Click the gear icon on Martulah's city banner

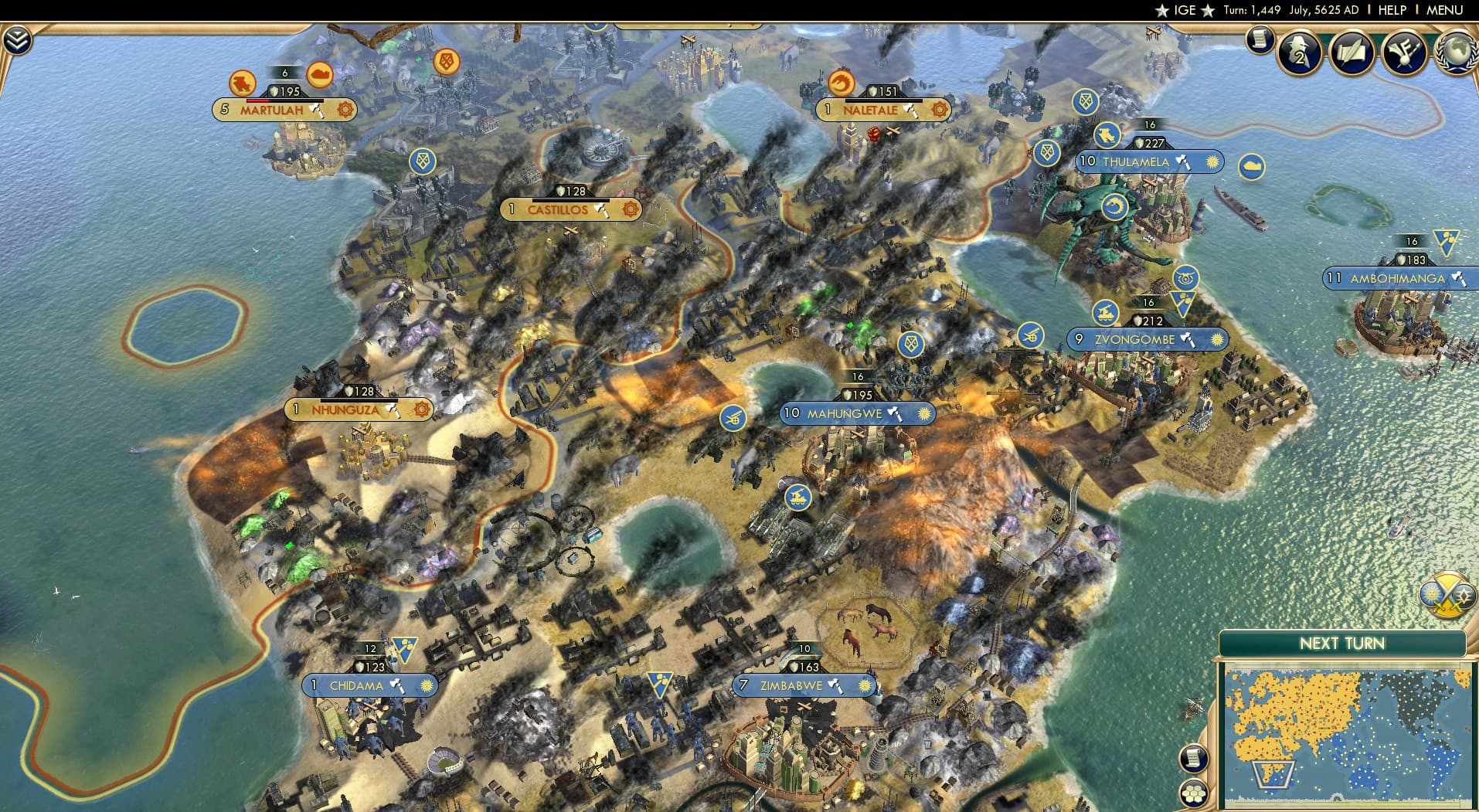click(x=345, y=110)
